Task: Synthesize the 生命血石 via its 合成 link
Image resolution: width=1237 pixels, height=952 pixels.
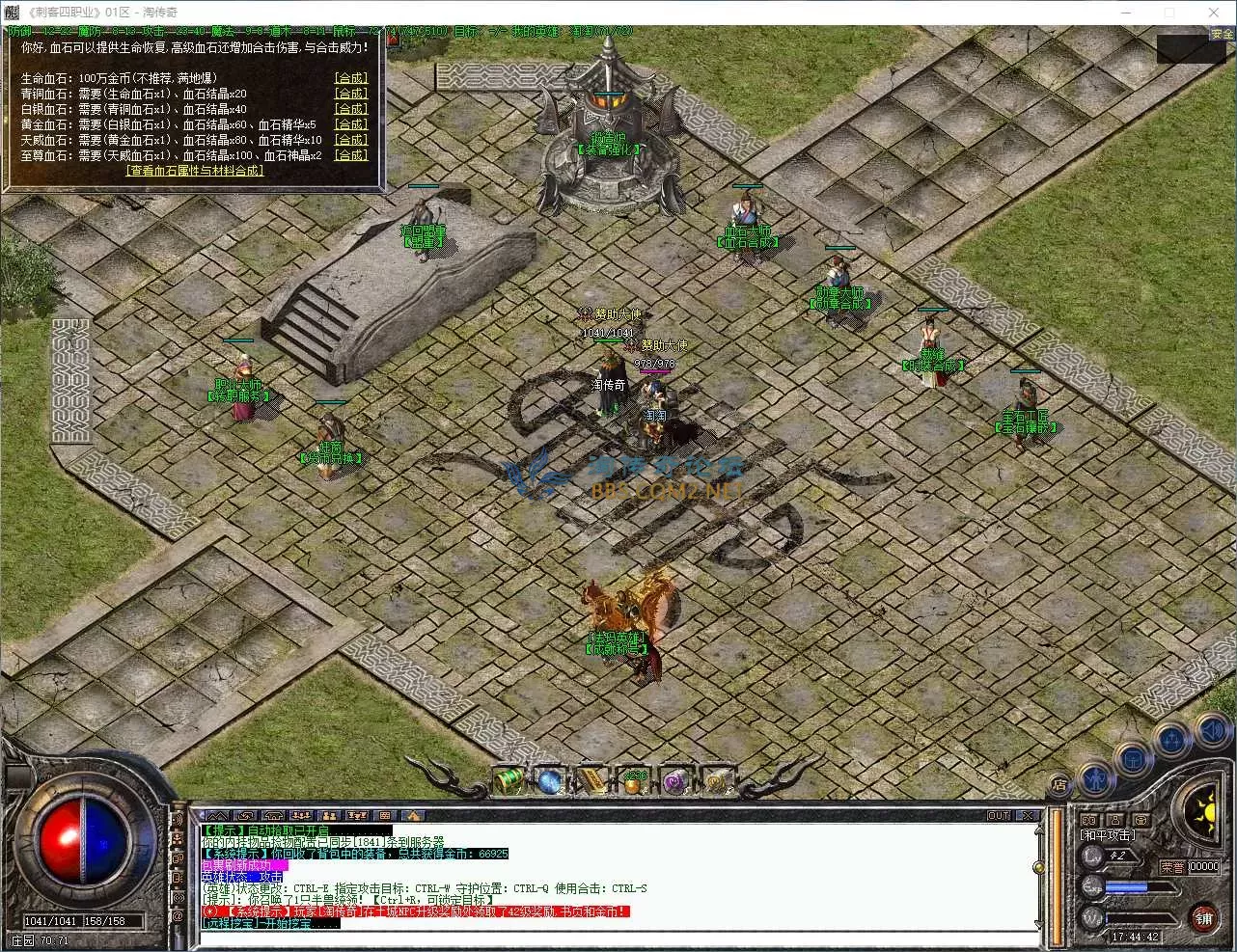Action: (x=350, y=78)
